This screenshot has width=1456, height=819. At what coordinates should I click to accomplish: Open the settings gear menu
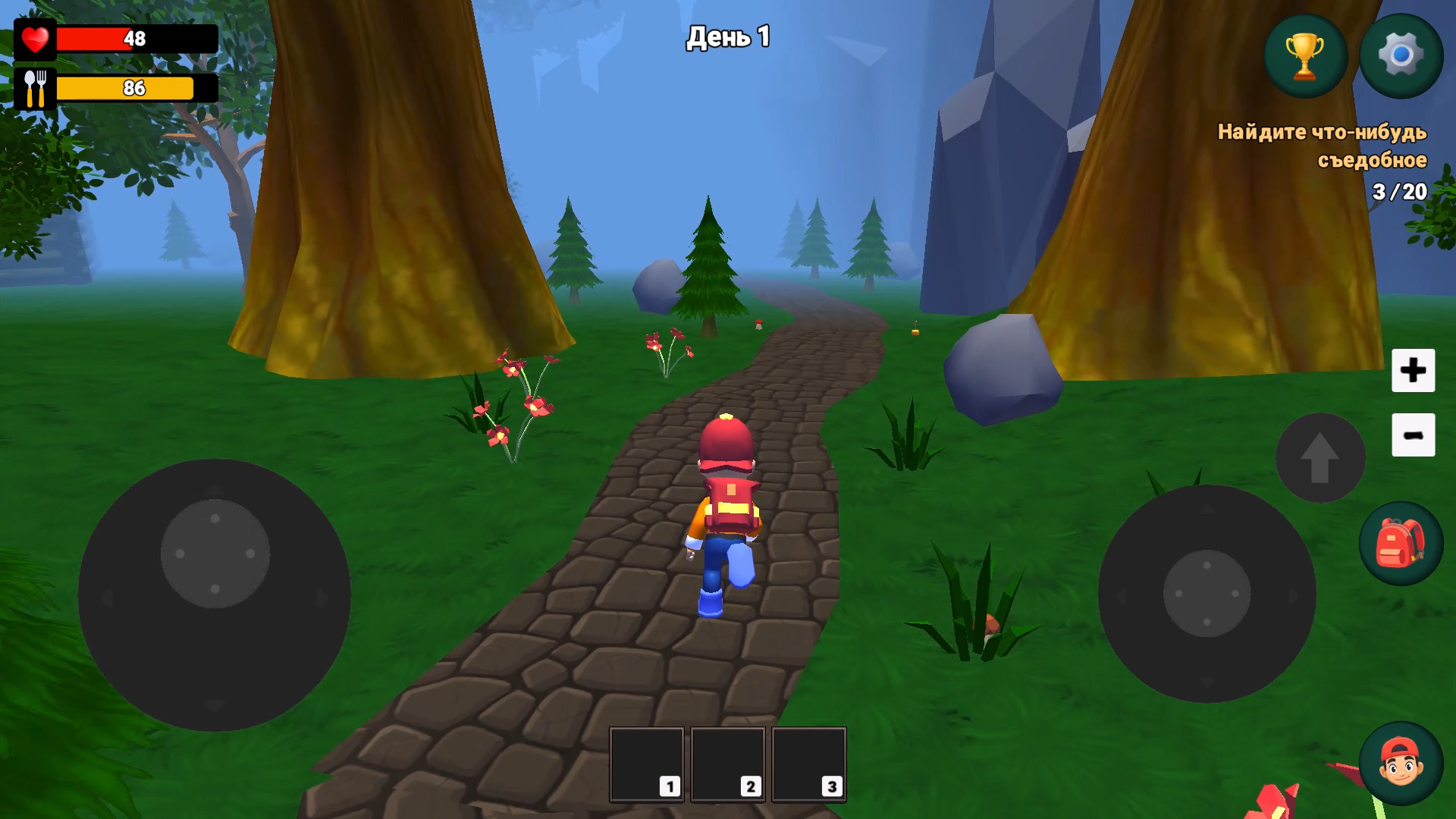click(x=1399, y=54)
